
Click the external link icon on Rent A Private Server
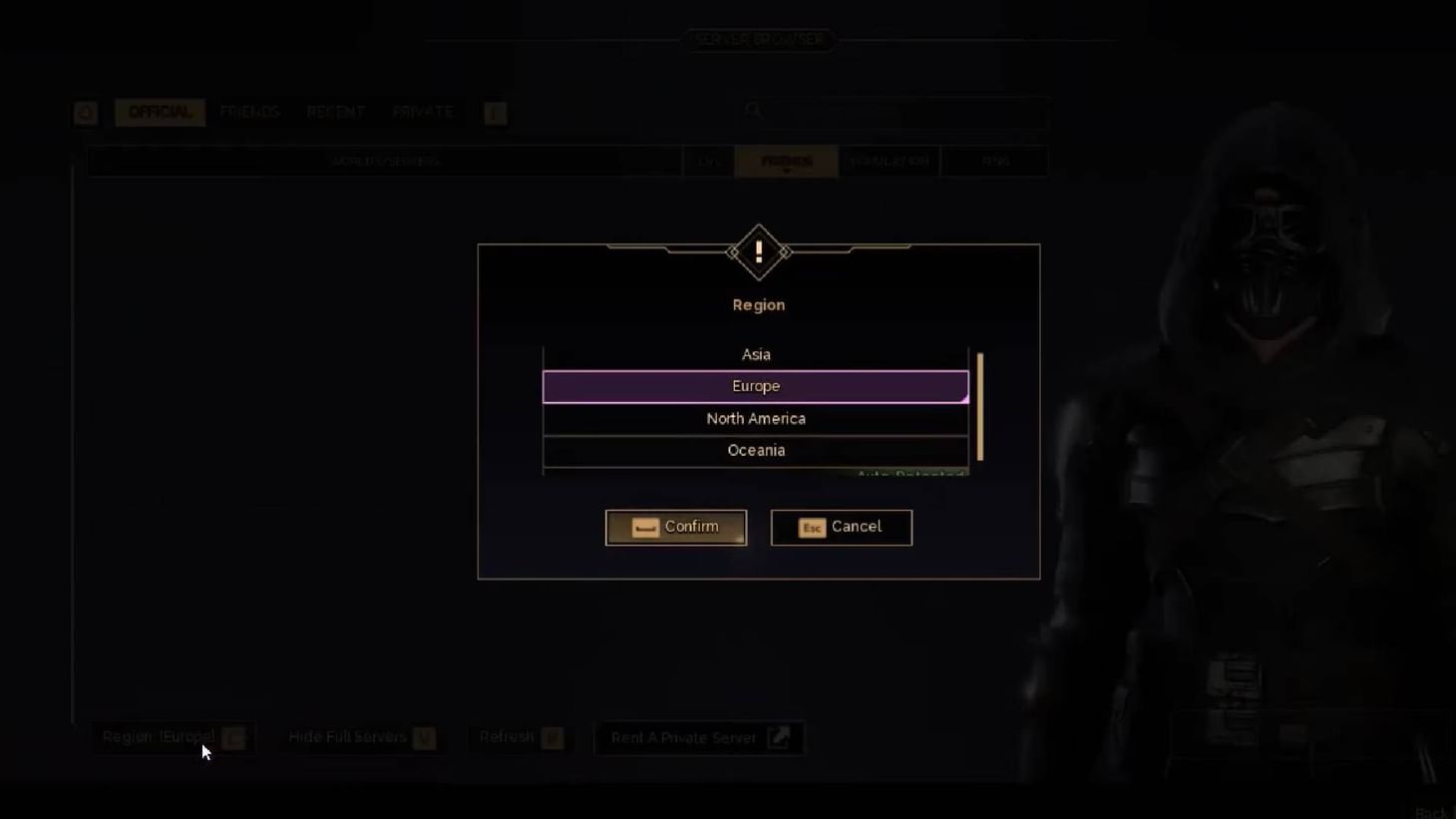pyautogui.click(x=781, y=737)
